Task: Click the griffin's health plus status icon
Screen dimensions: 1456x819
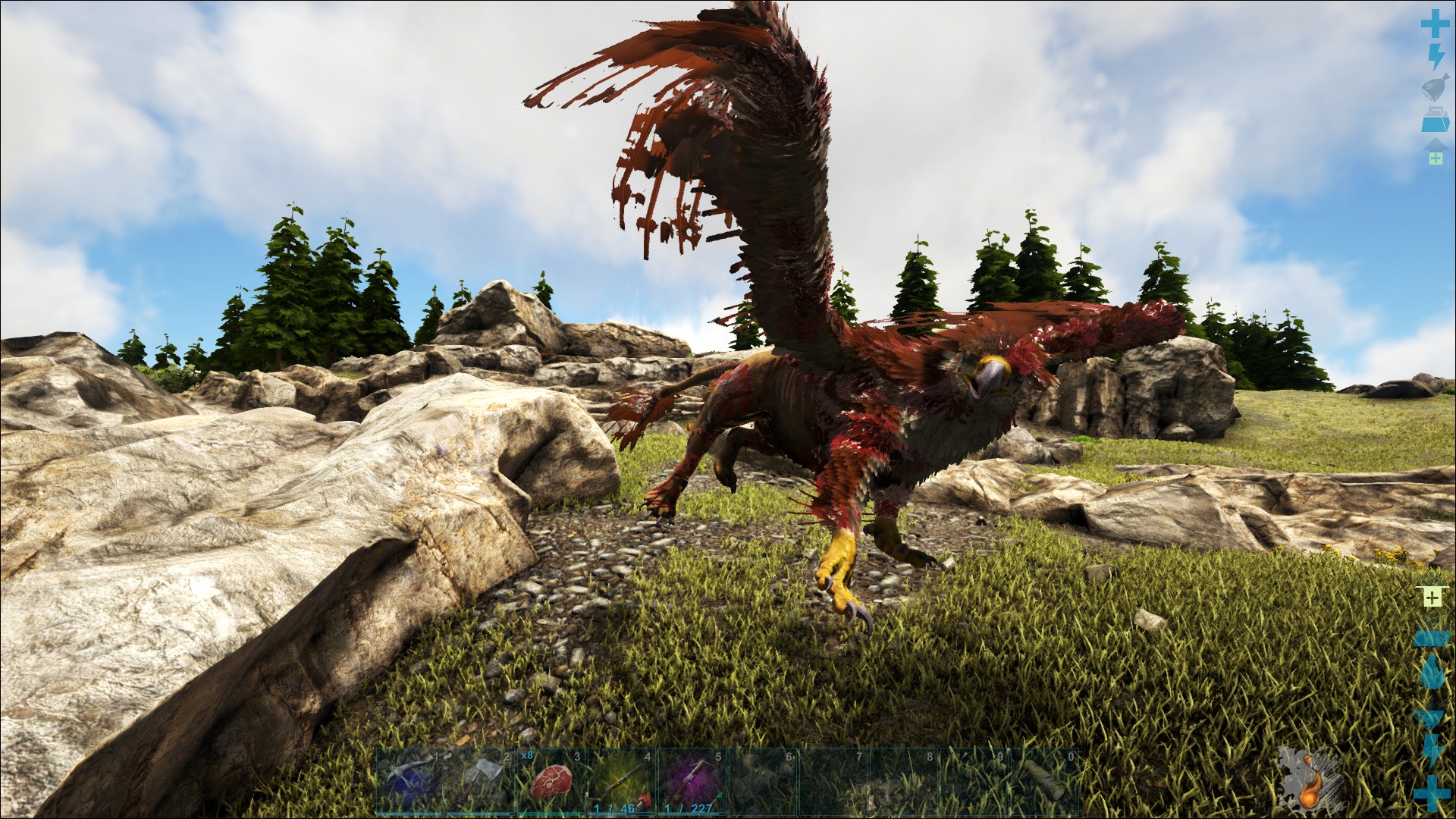Action: [1432, 793]
